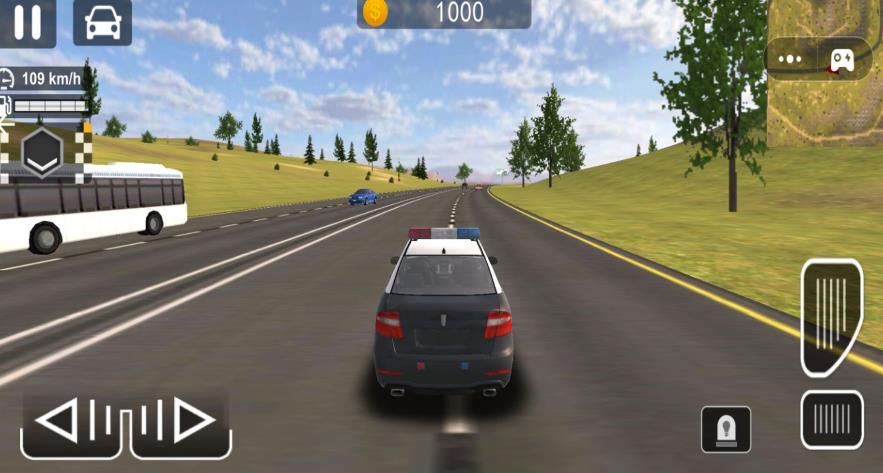Click the game controller overlay icon

pyautogui.click(x=841, y=58)
